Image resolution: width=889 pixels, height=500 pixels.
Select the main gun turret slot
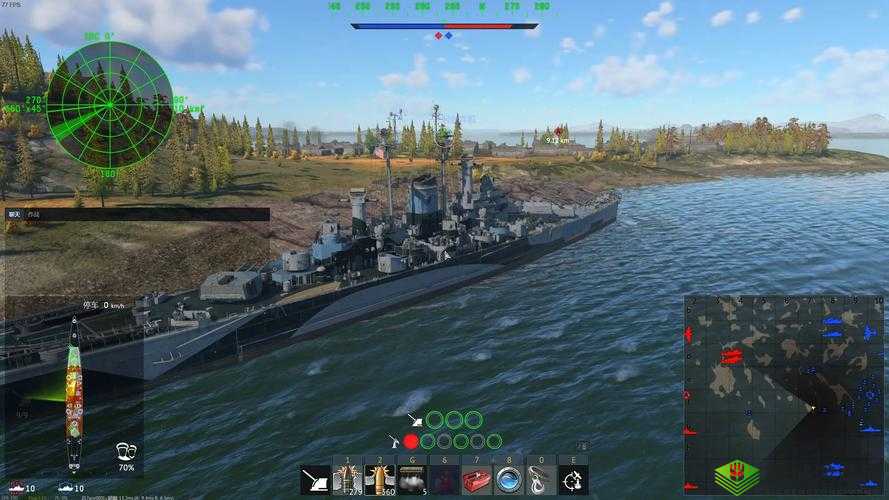pyautogui.click(x=317, y=481)
